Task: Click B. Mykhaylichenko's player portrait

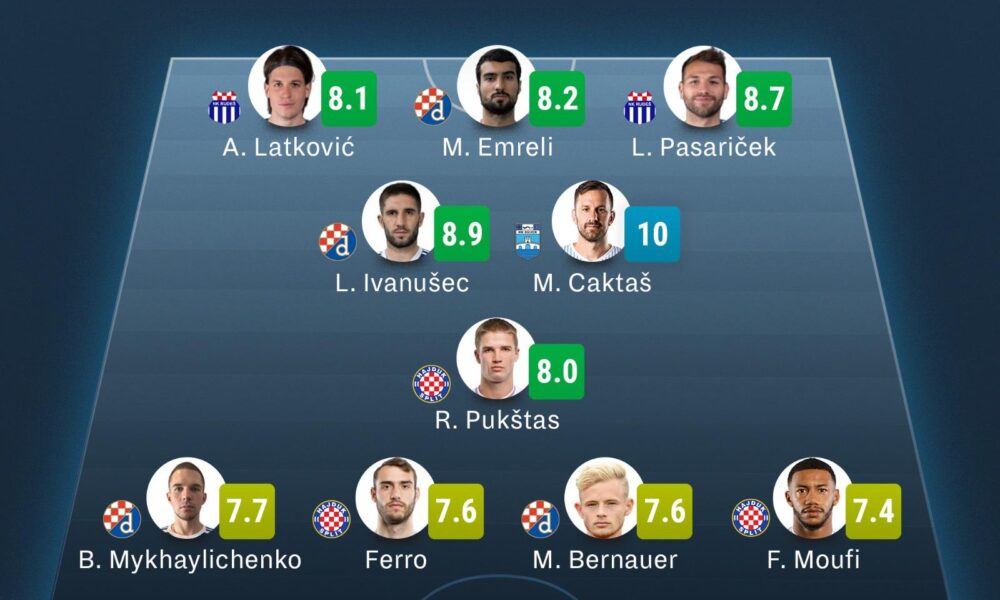Action: tap(185, 497)
